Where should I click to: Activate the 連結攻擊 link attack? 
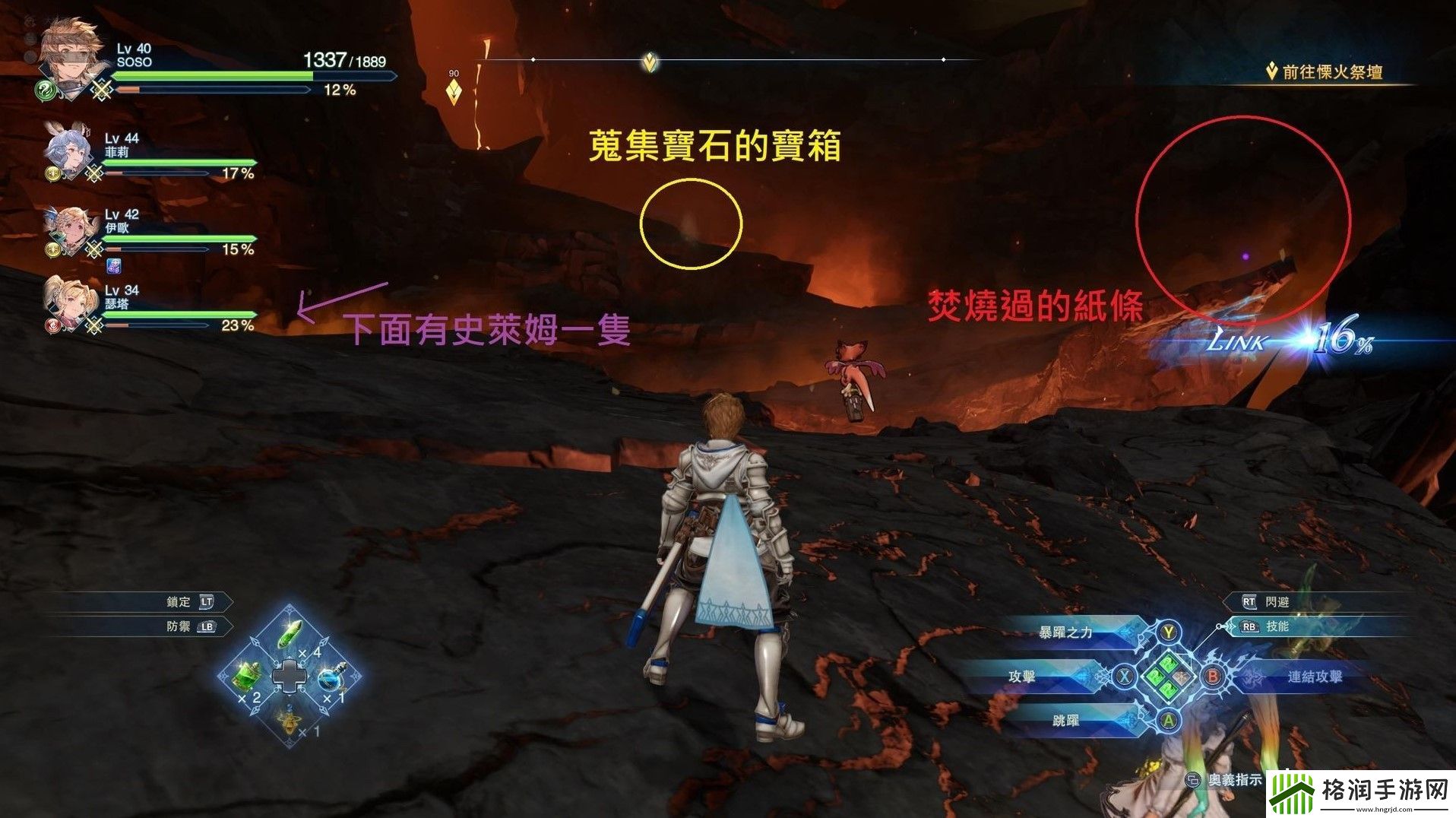pos(1315,676)
